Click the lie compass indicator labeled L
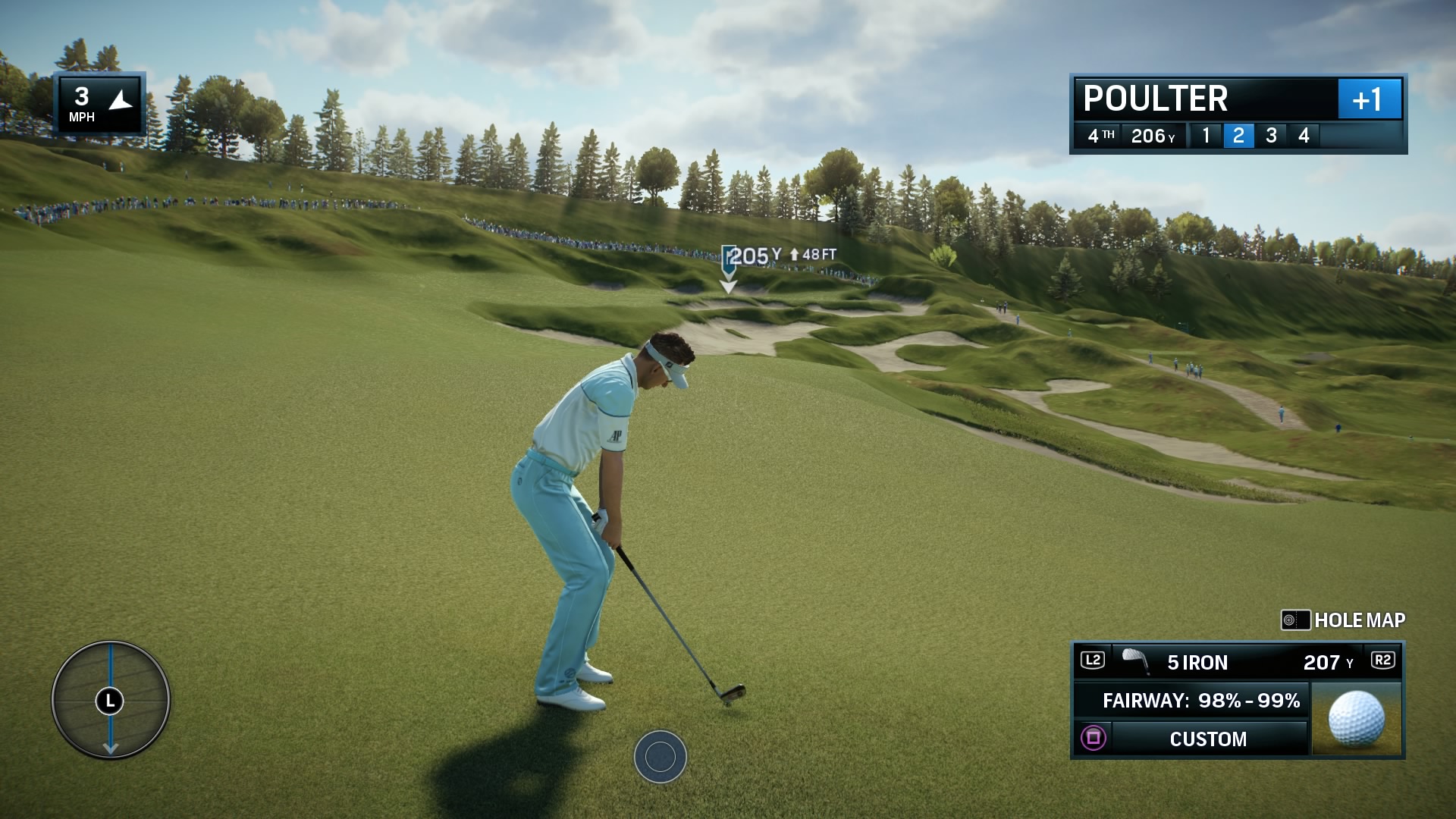 111,701
